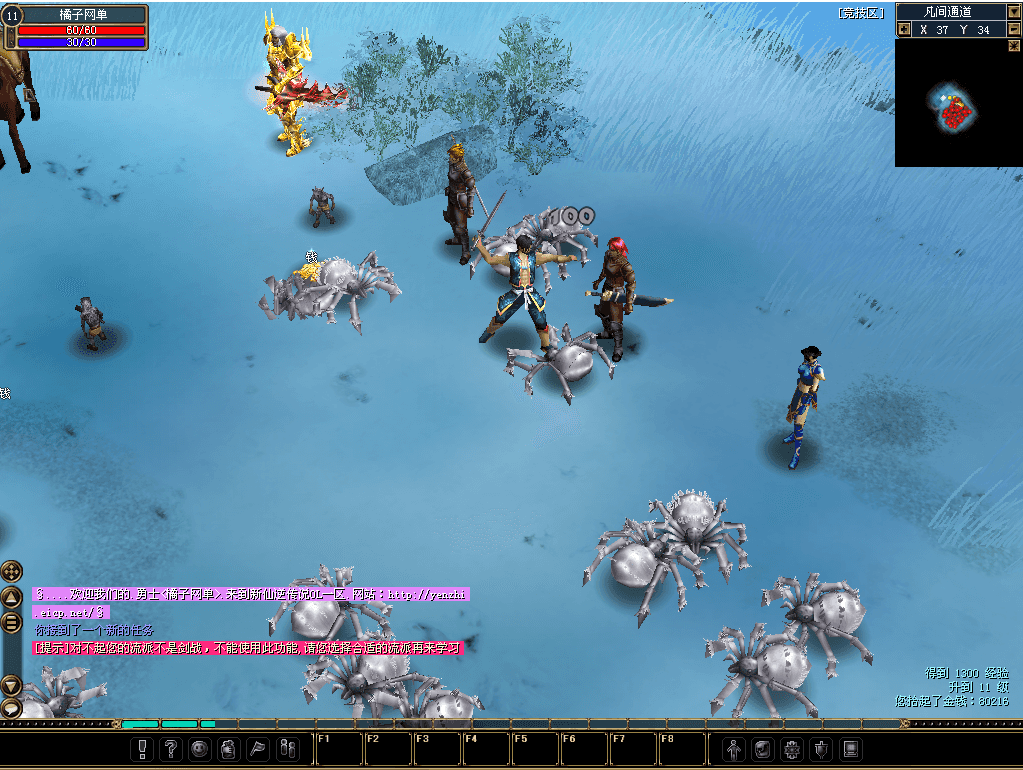The width and height of the screenshot is (1023, 770).
Task: Select the F1 hotkey slot
Action: [337, 748]
